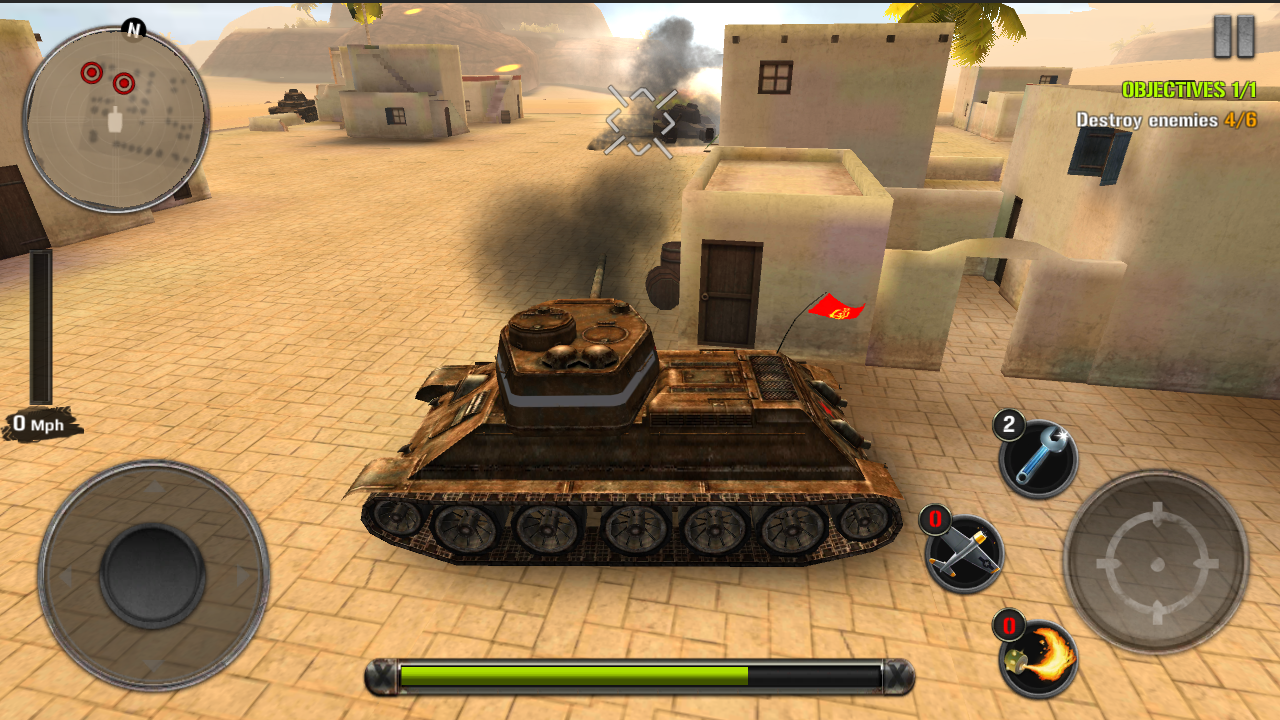Click the red enemy blip on the minimap
The image size is (1280, 720).
click(90, 72)
